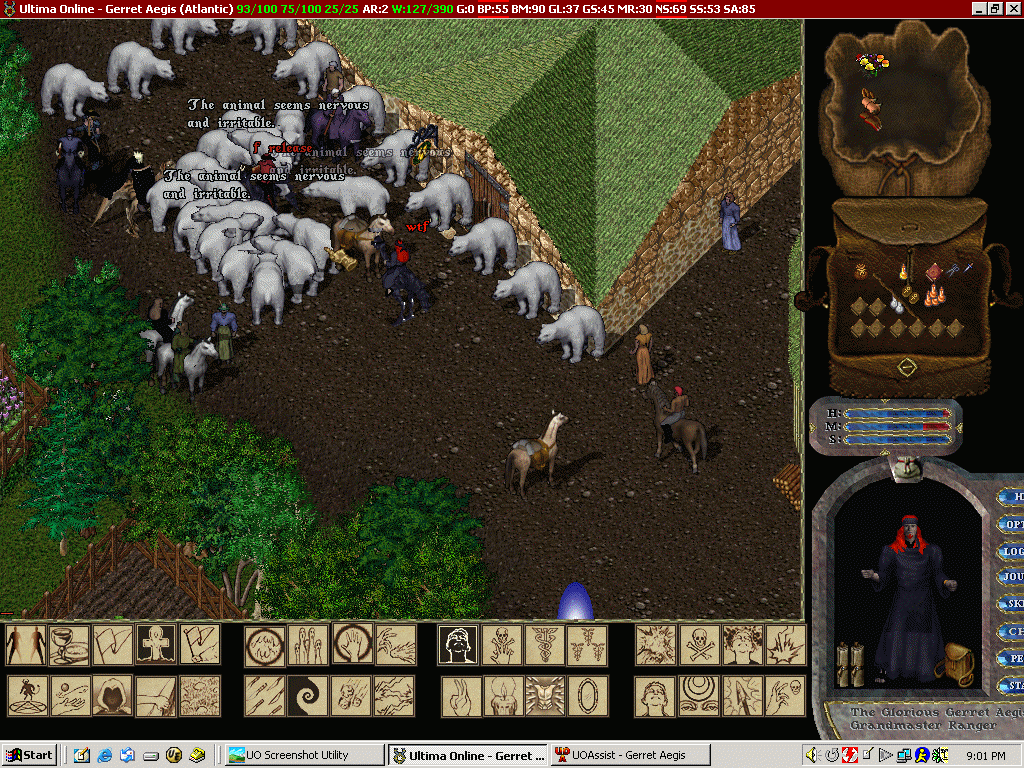
Task: Click the paperdoll Log Out button
Action: click(1012, 551)
